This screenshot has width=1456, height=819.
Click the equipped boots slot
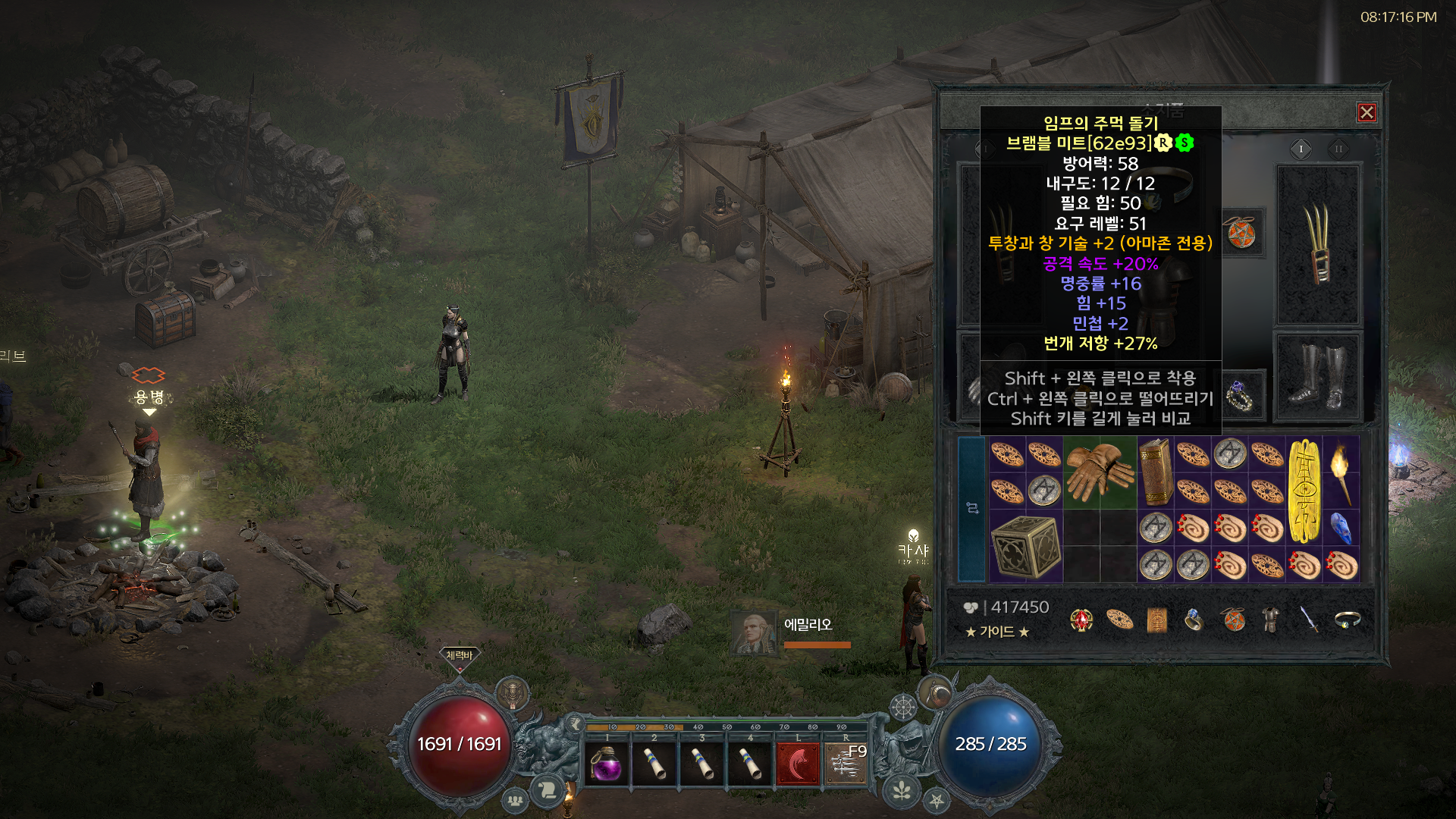coord(1319,376)
